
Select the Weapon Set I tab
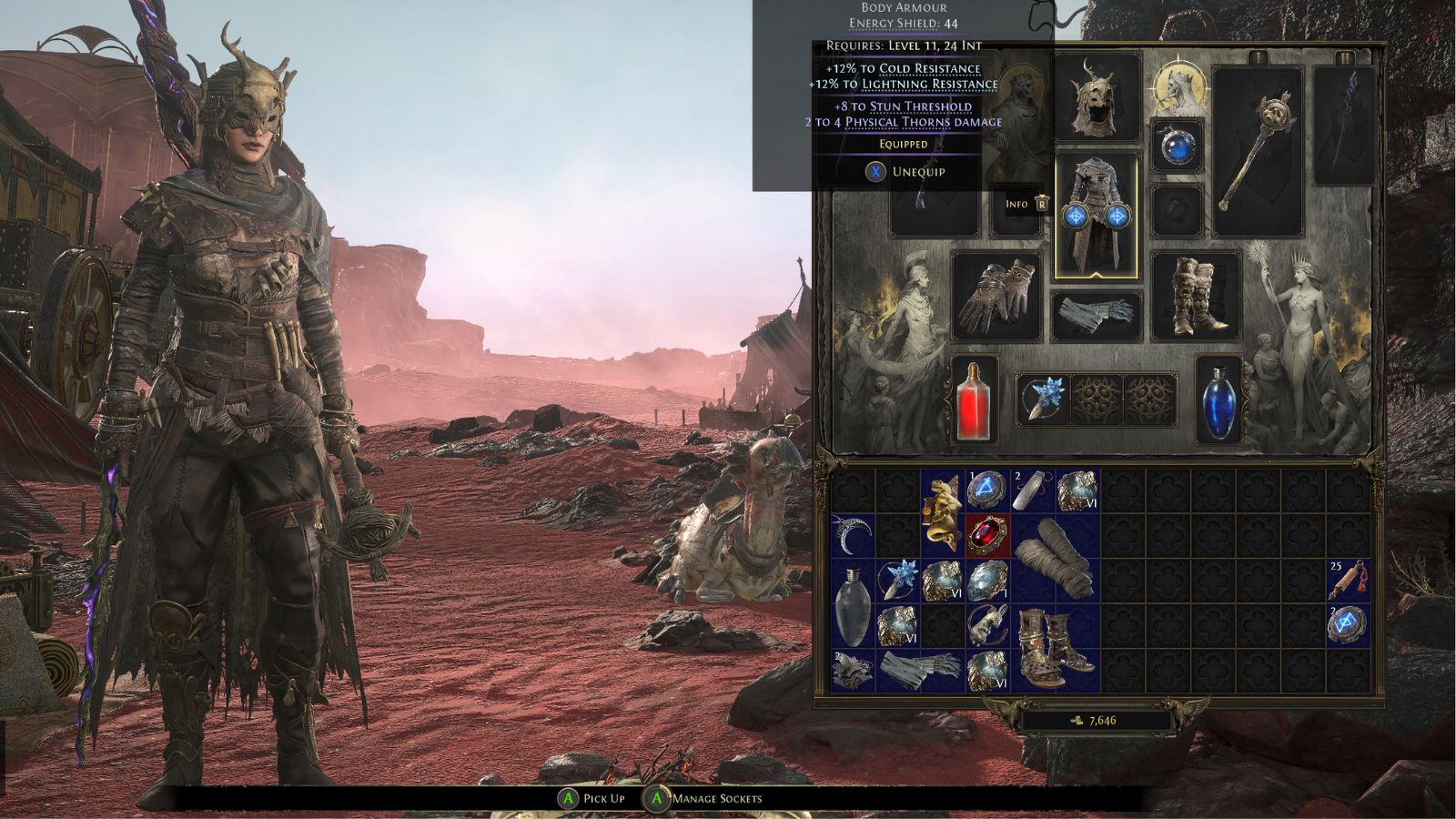coord(1257,57)
